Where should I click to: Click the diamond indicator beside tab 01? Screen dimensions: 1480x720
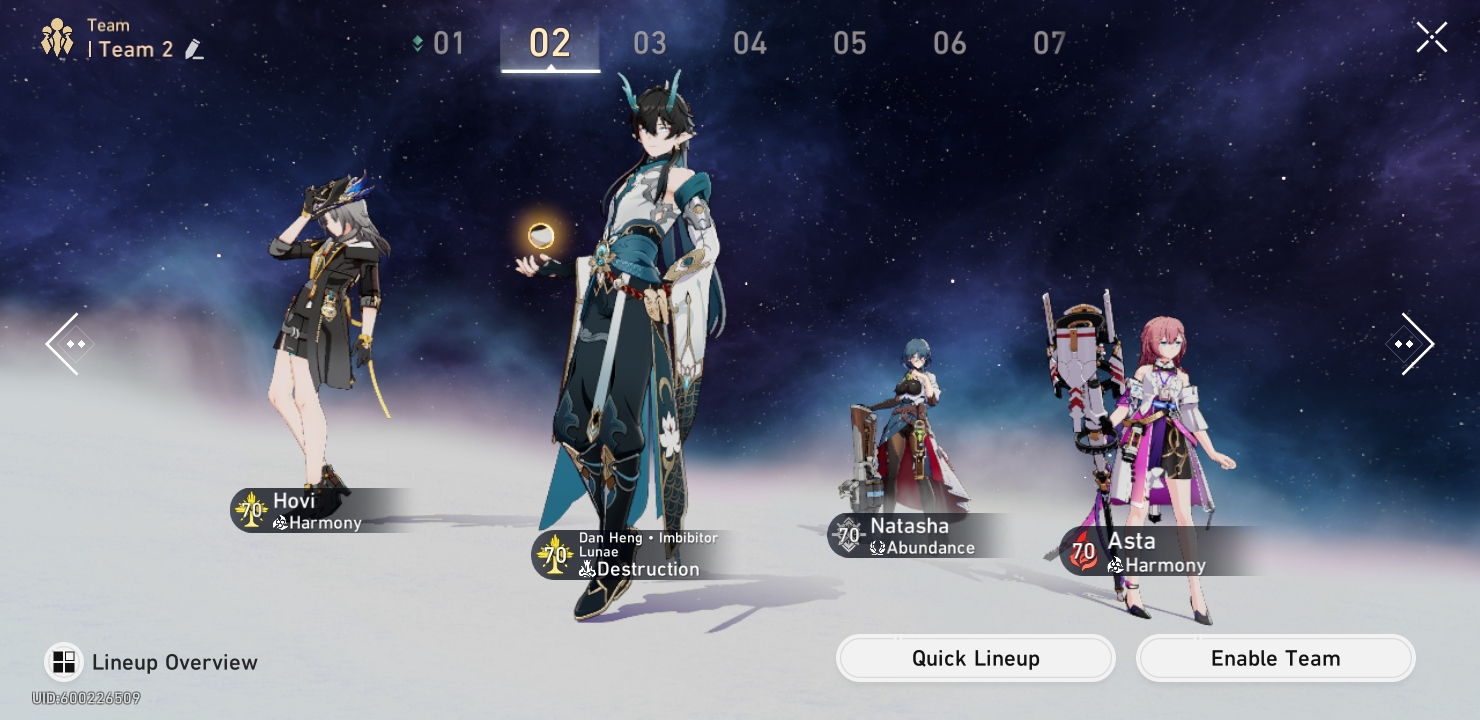tap(419, 43)
